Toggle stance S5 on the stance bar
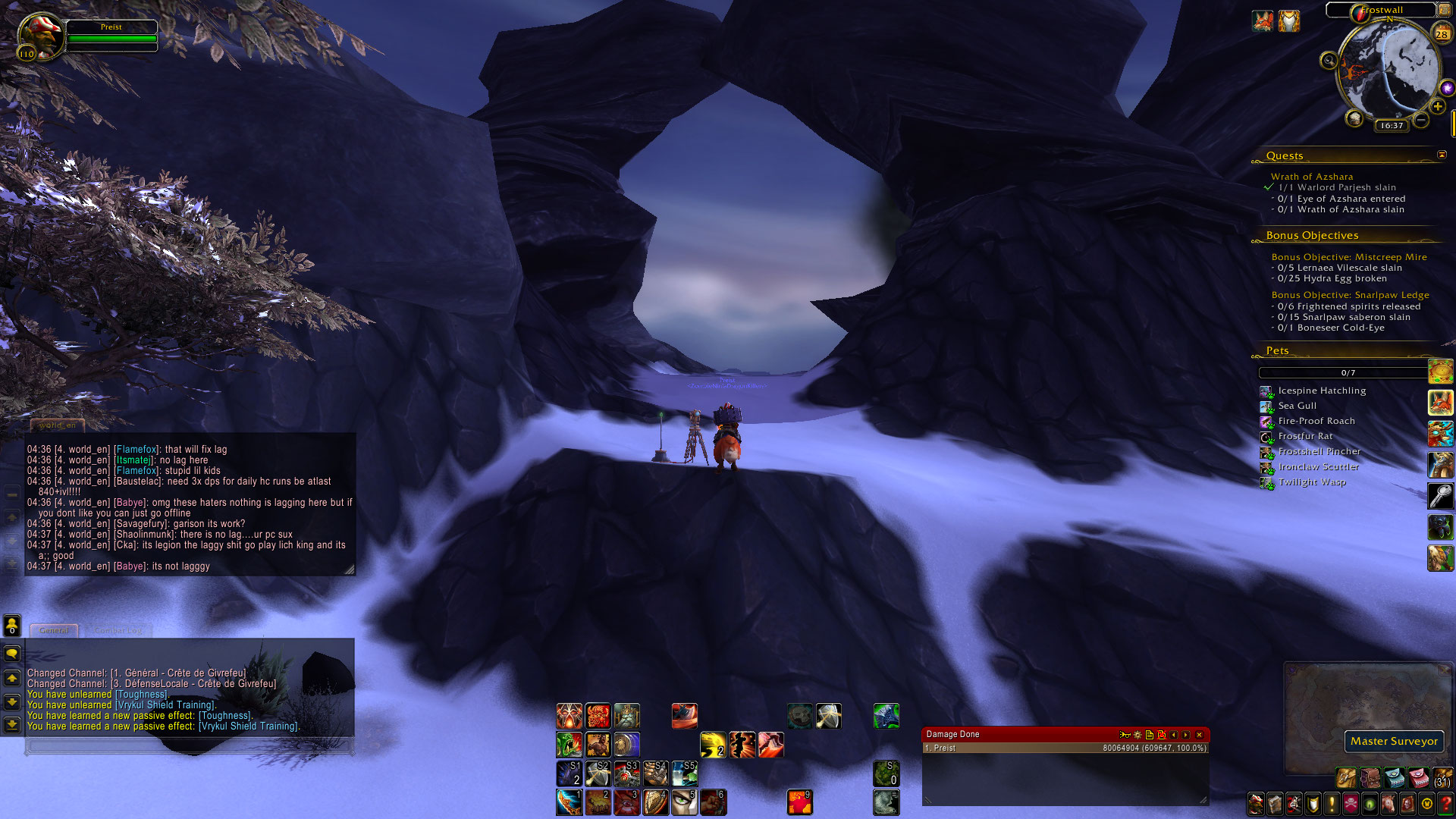The image size is (1456, 819). pyautogui.click(x=685, y=773)
